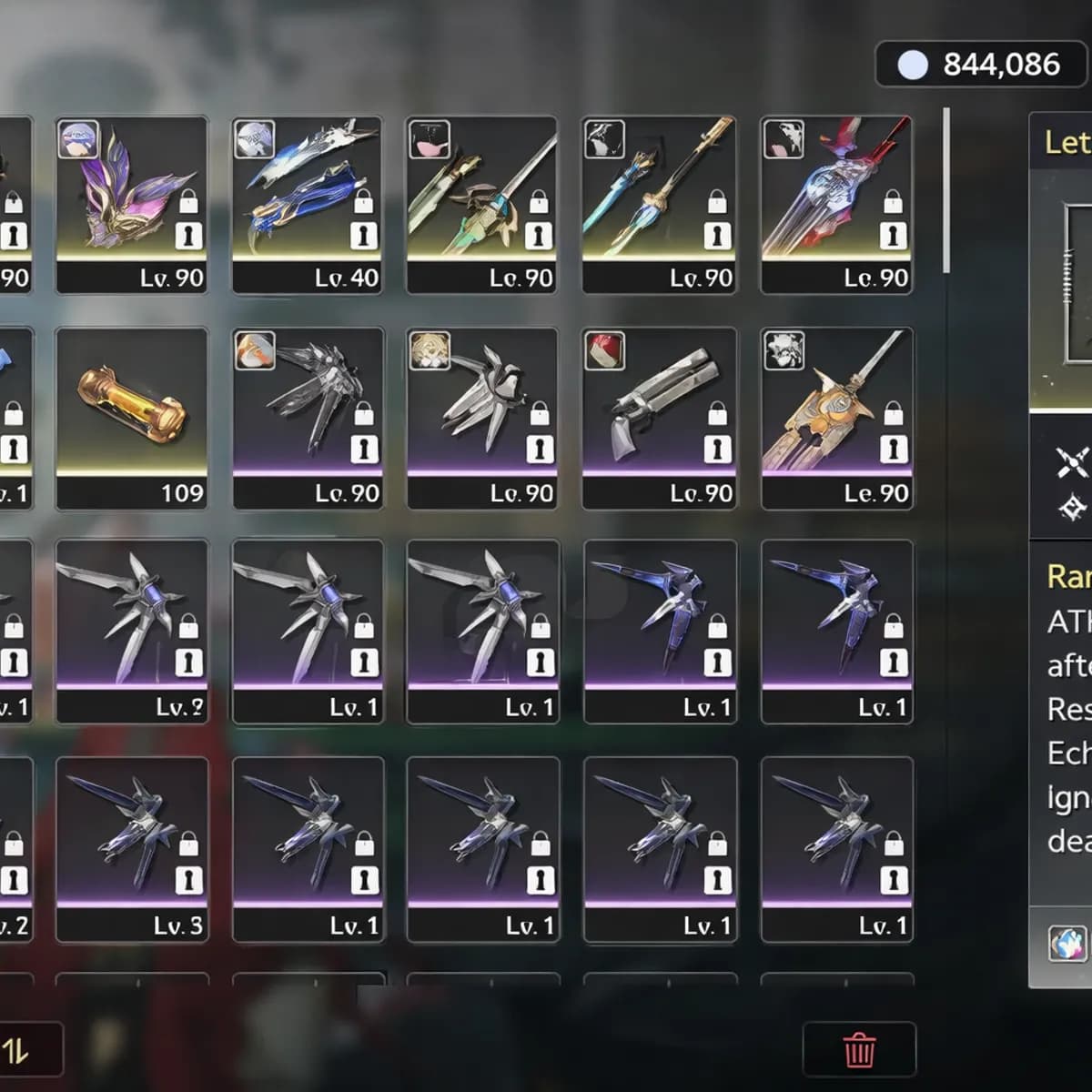The image size is (1092, 1092).
Task: Select the blue and gold twin swords
Action: tap(659, 205)
